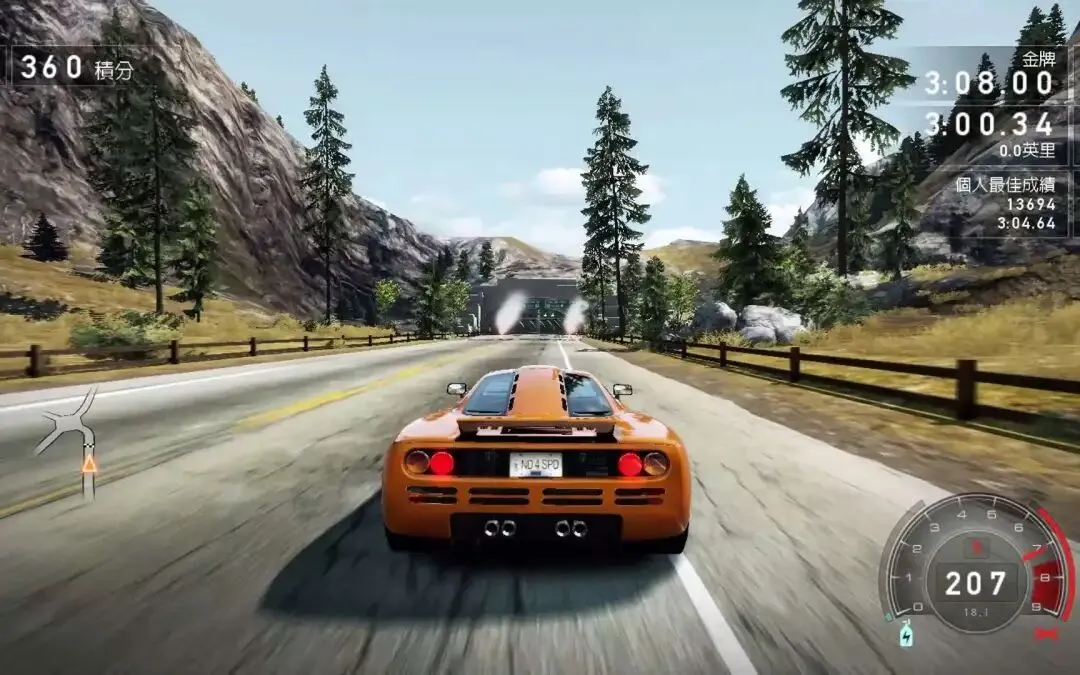The height and width of the screenshot is (675, 1080).
Task: Activate the nitrous bottle icon
Action: coord(907,634)
